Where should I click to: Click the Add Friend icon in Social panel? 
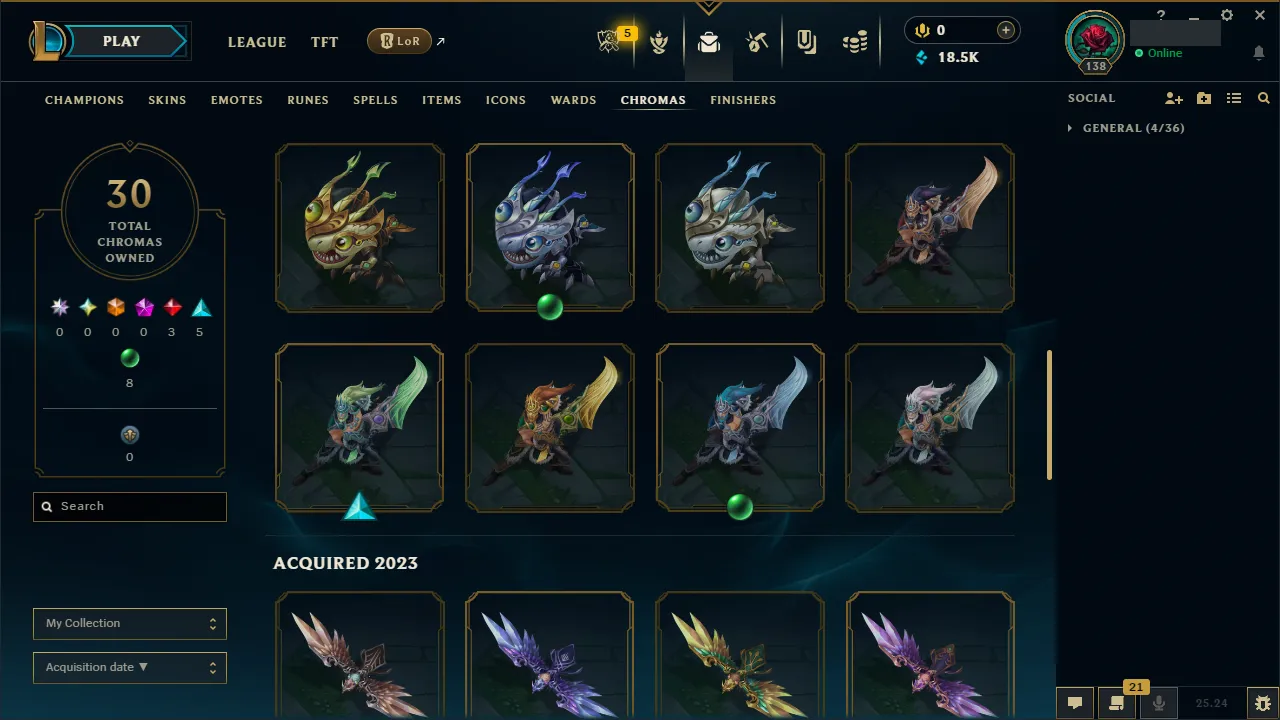[x=1173, y=98]
